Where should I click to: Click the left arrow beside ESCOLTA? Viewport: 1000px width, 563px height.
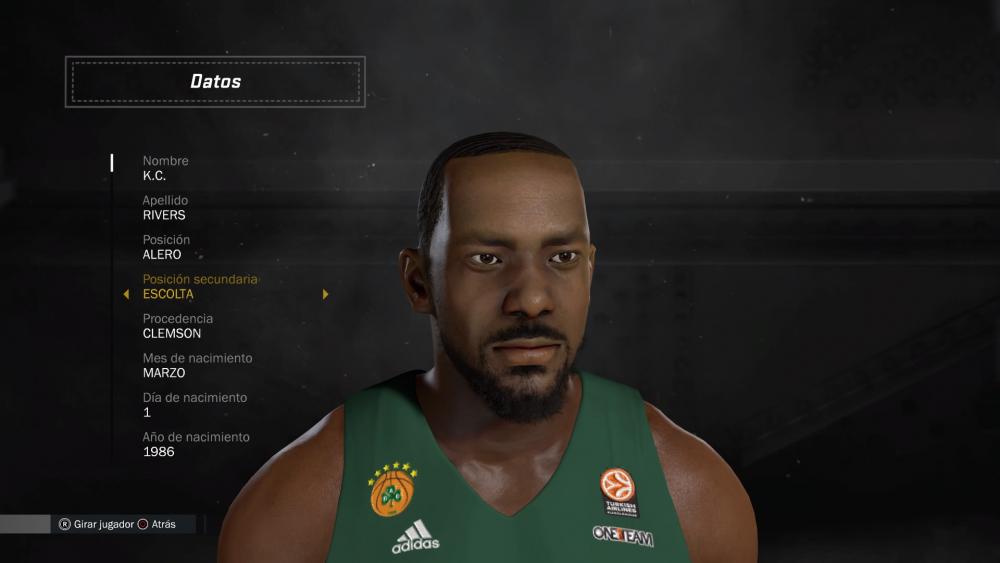click(x=126, y=294)
